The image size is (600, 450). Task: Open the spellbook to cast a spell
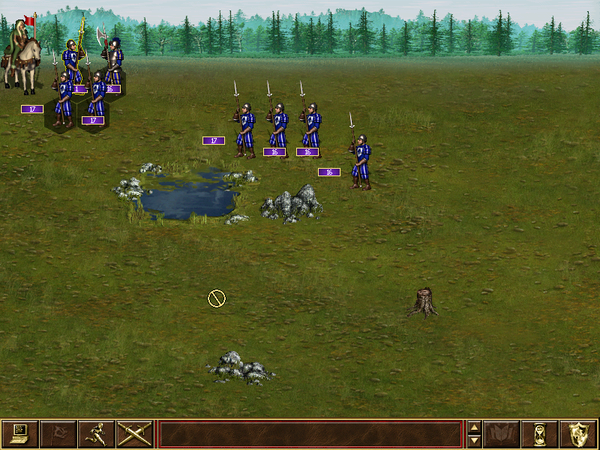pos(502,434)
